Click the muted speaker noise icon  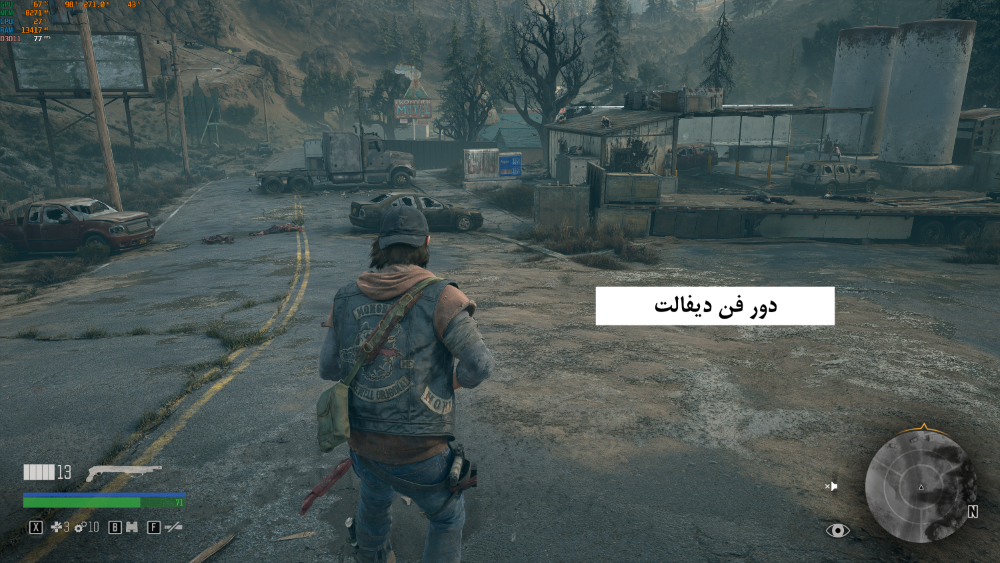pyautogui.click(x=831, y=487)
